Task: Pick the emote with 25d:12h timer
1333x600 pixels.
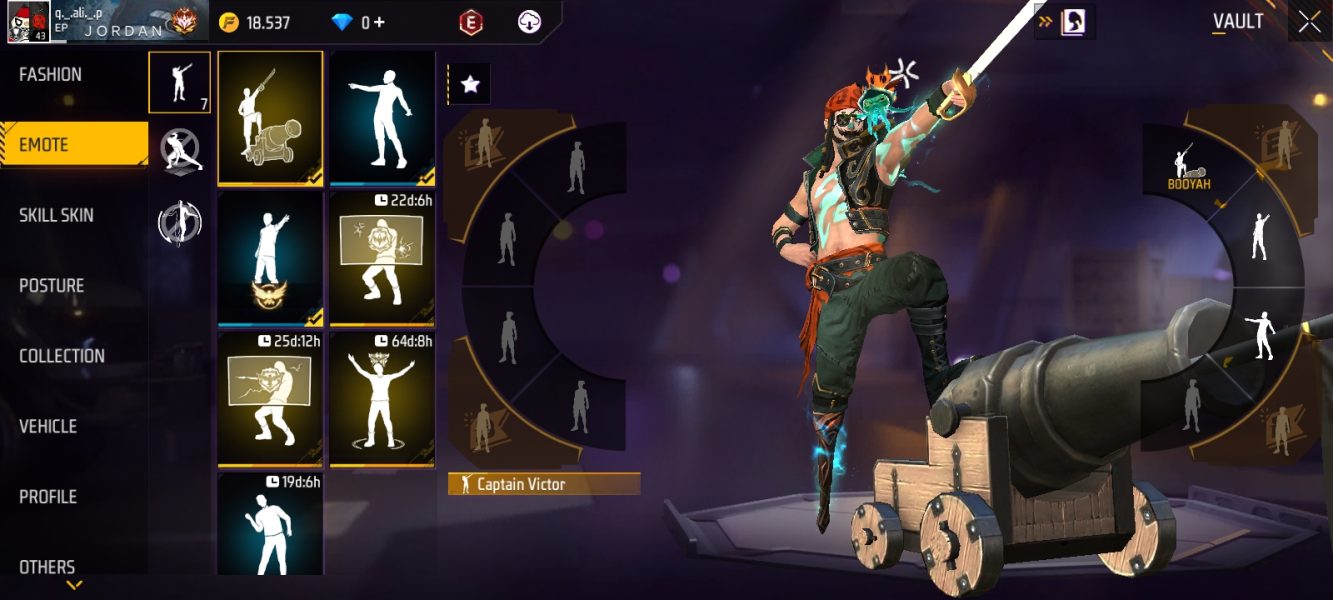Action: (x=270, y=399)
